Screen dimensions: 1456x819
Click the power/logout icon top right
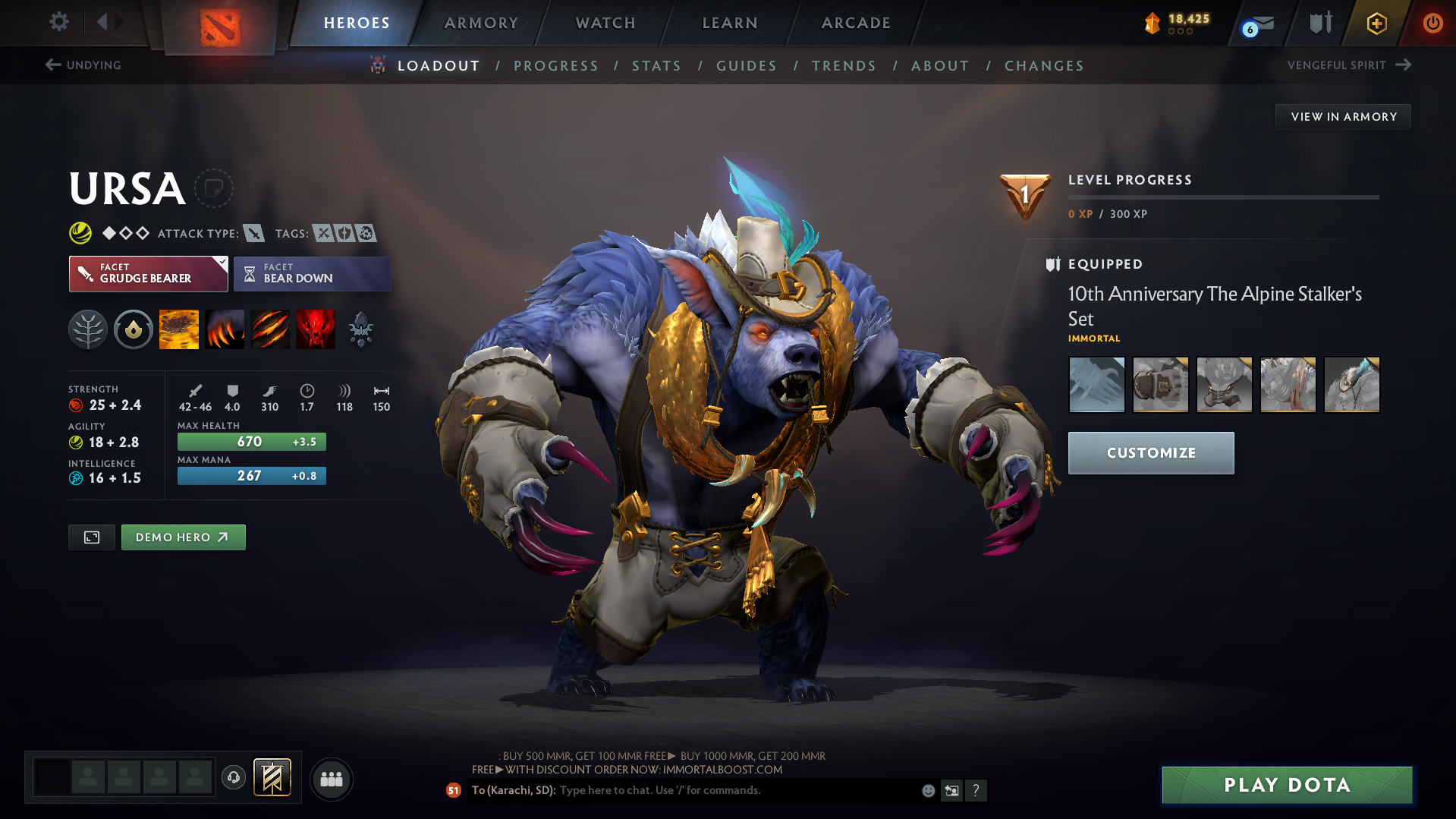click(x=1432, y=23)
